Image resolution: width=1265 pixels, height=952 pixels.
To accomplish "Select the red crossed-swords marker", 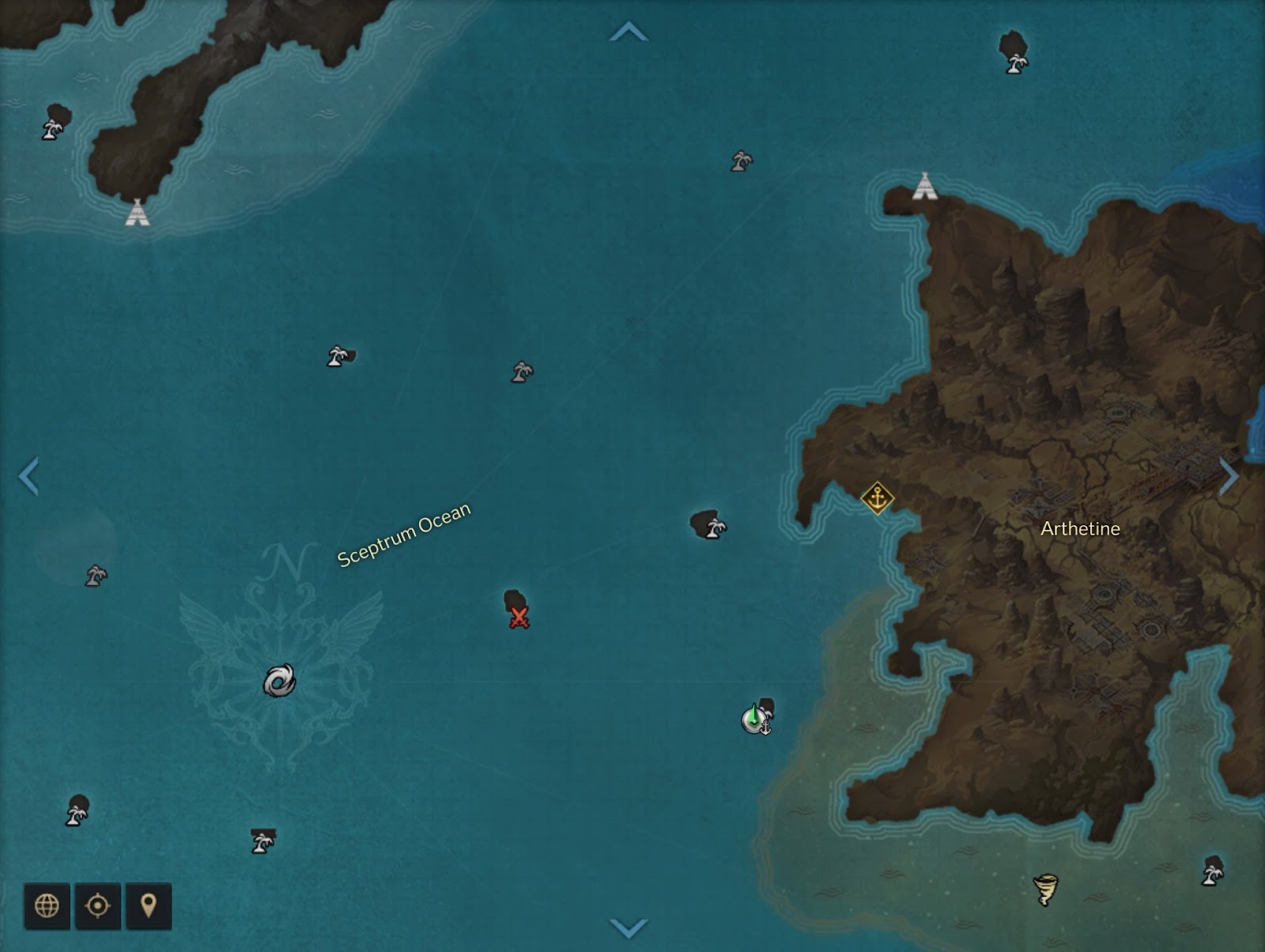I will pyautogui.click(x=519, y=618).
